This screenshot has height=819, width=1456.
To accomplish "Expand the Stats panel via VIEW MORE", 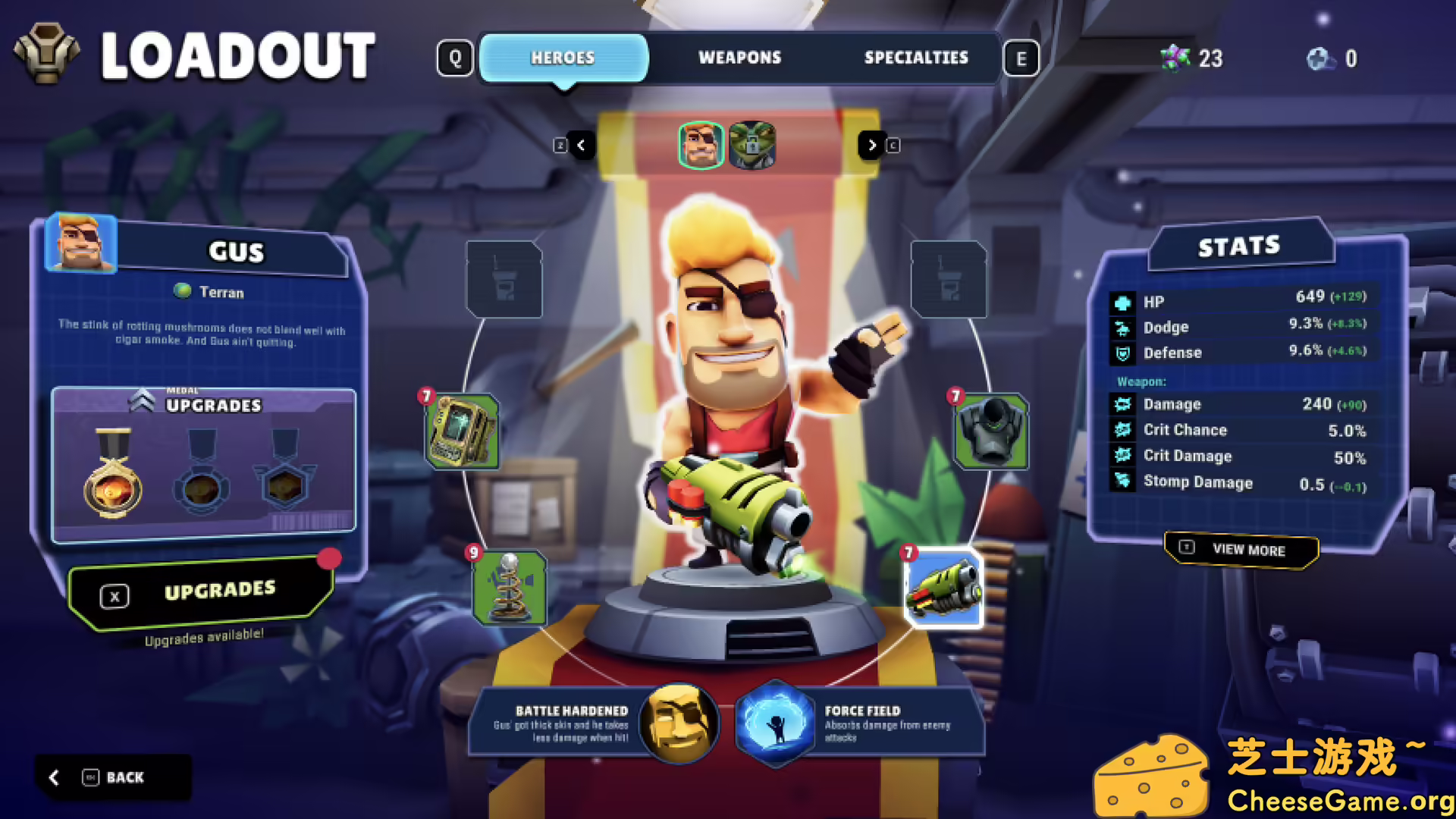I will pos(1241,550).
